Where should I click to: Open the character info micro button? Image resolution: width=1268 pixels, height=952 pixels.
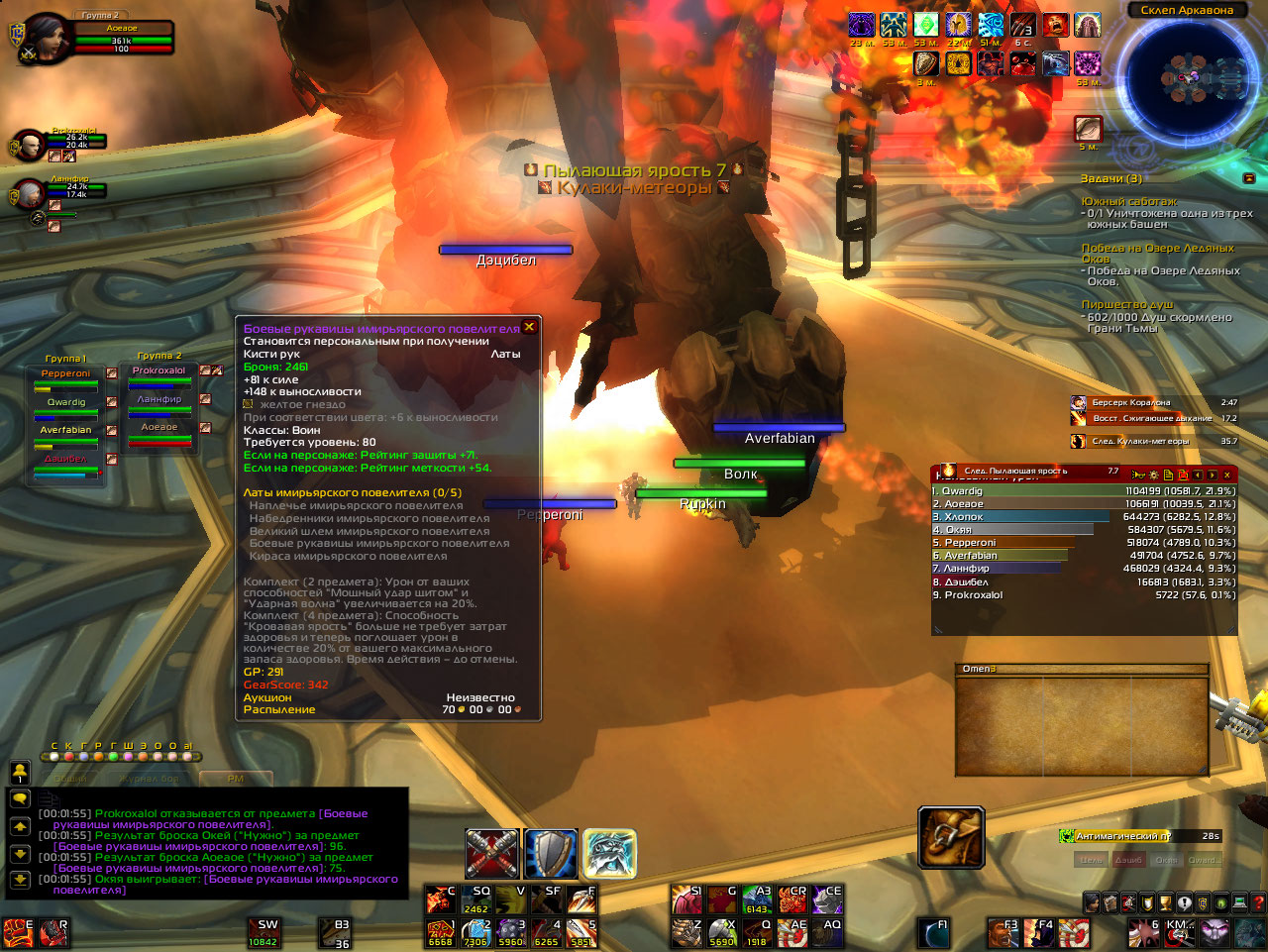click(x=1093, y=902)
